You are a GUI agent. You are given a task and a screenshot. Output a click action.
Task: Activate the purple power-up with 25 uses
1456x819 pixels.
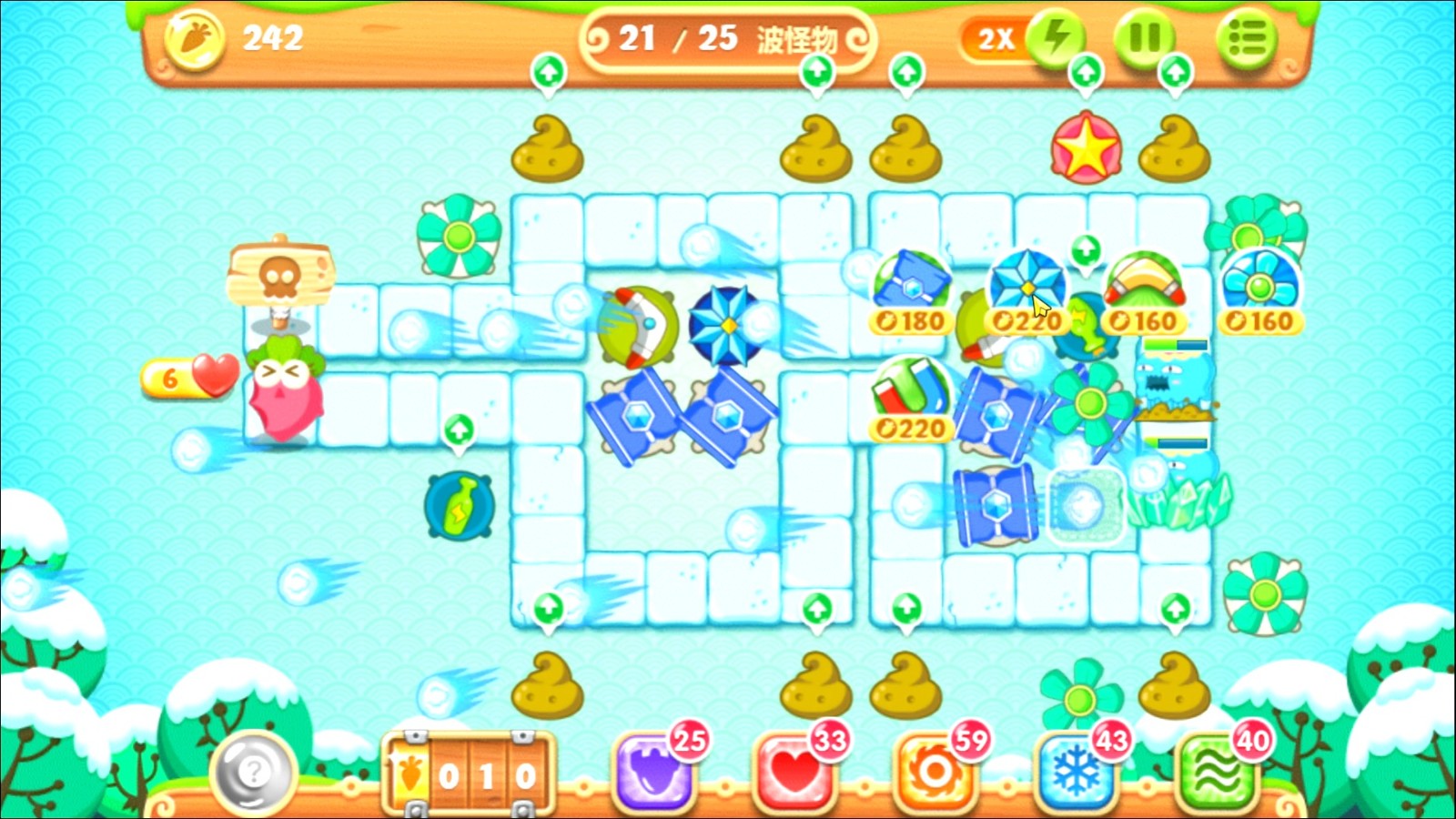[x=653, y=772]
